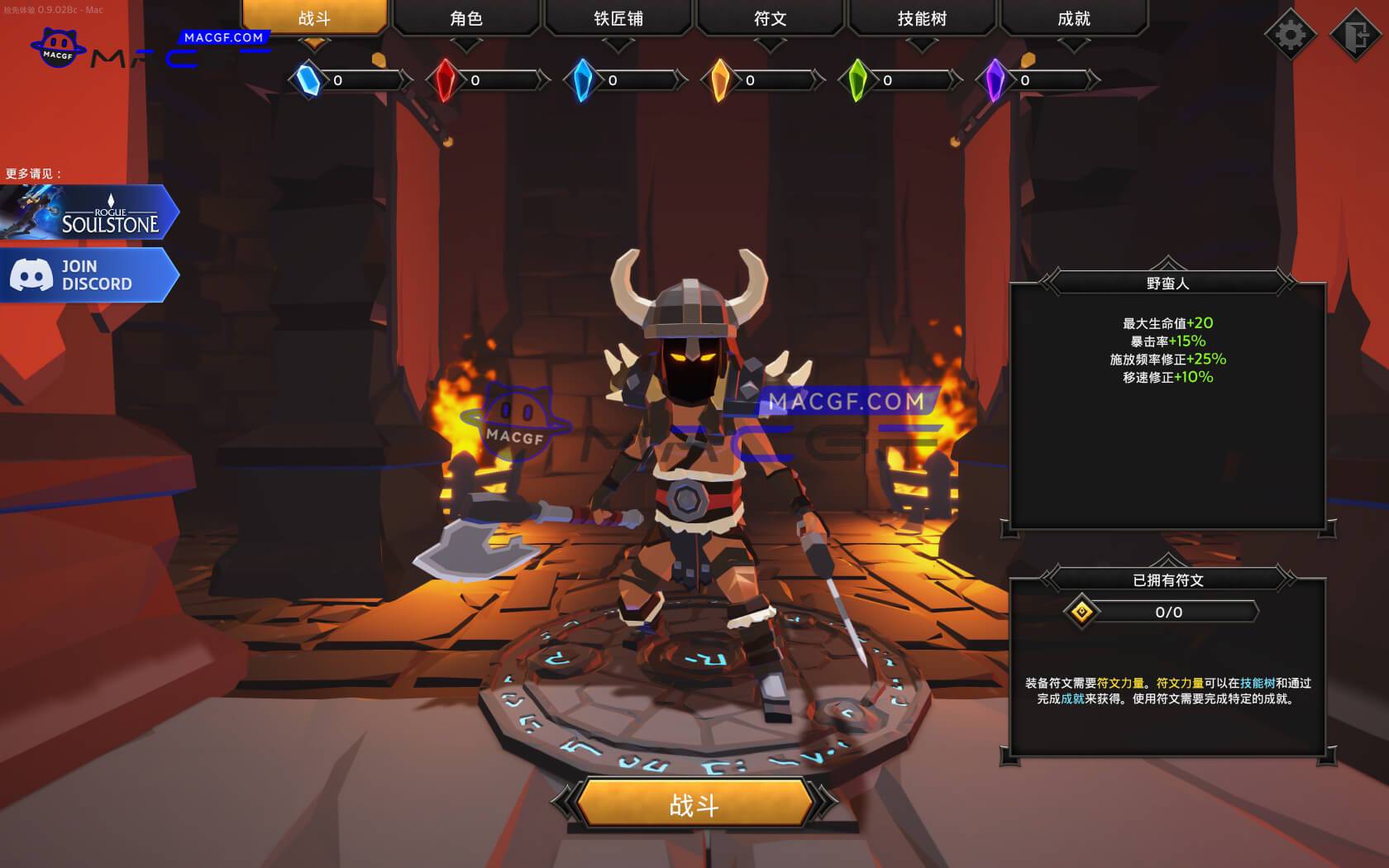Image resolution: width=1389 pixels, height=868 pixels.
Task: Switch to the 角色 tab
Action: pyautogui.click(x=467, y=18)
